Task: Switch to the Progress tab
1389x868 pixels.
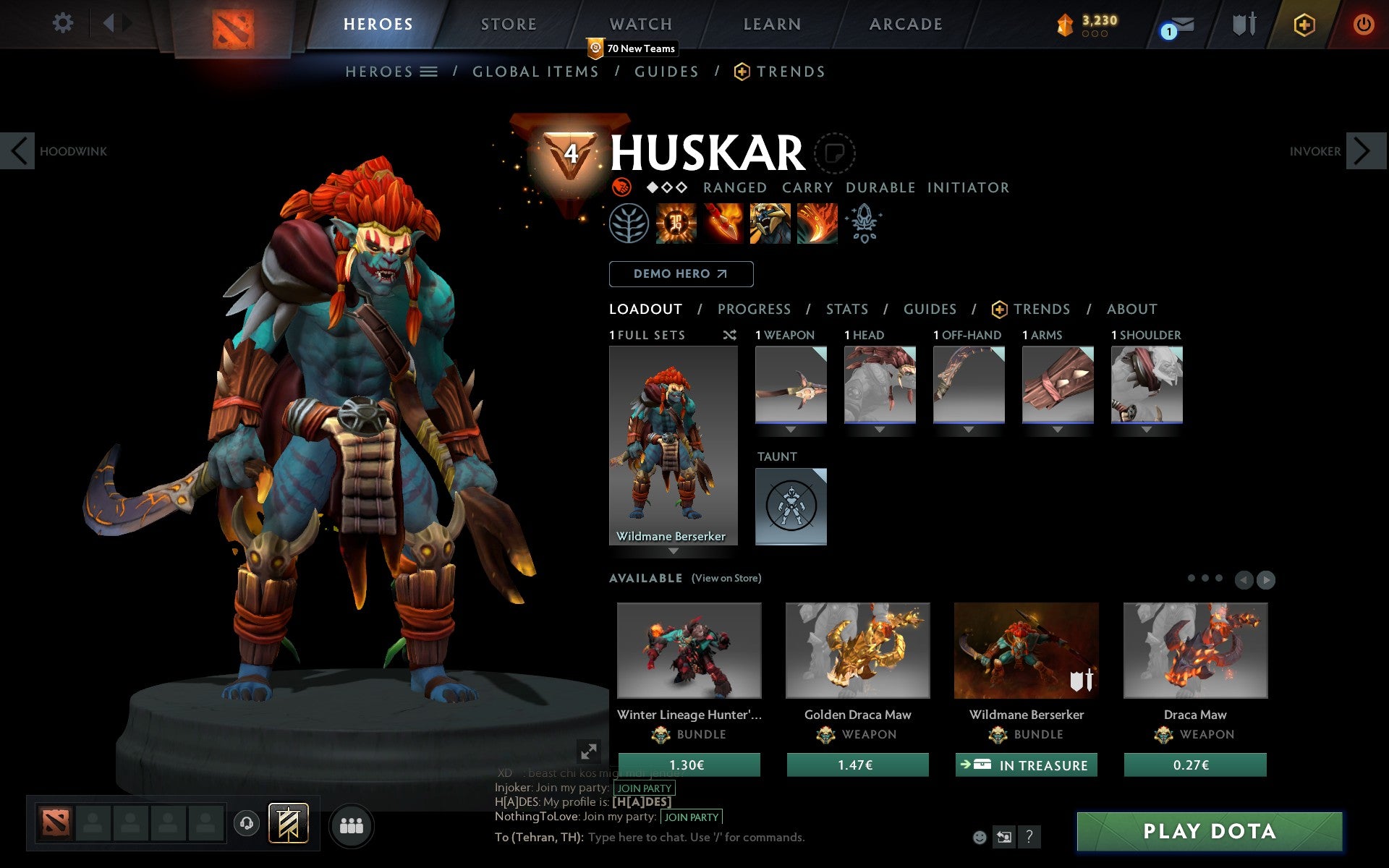Action: point(754,309)
